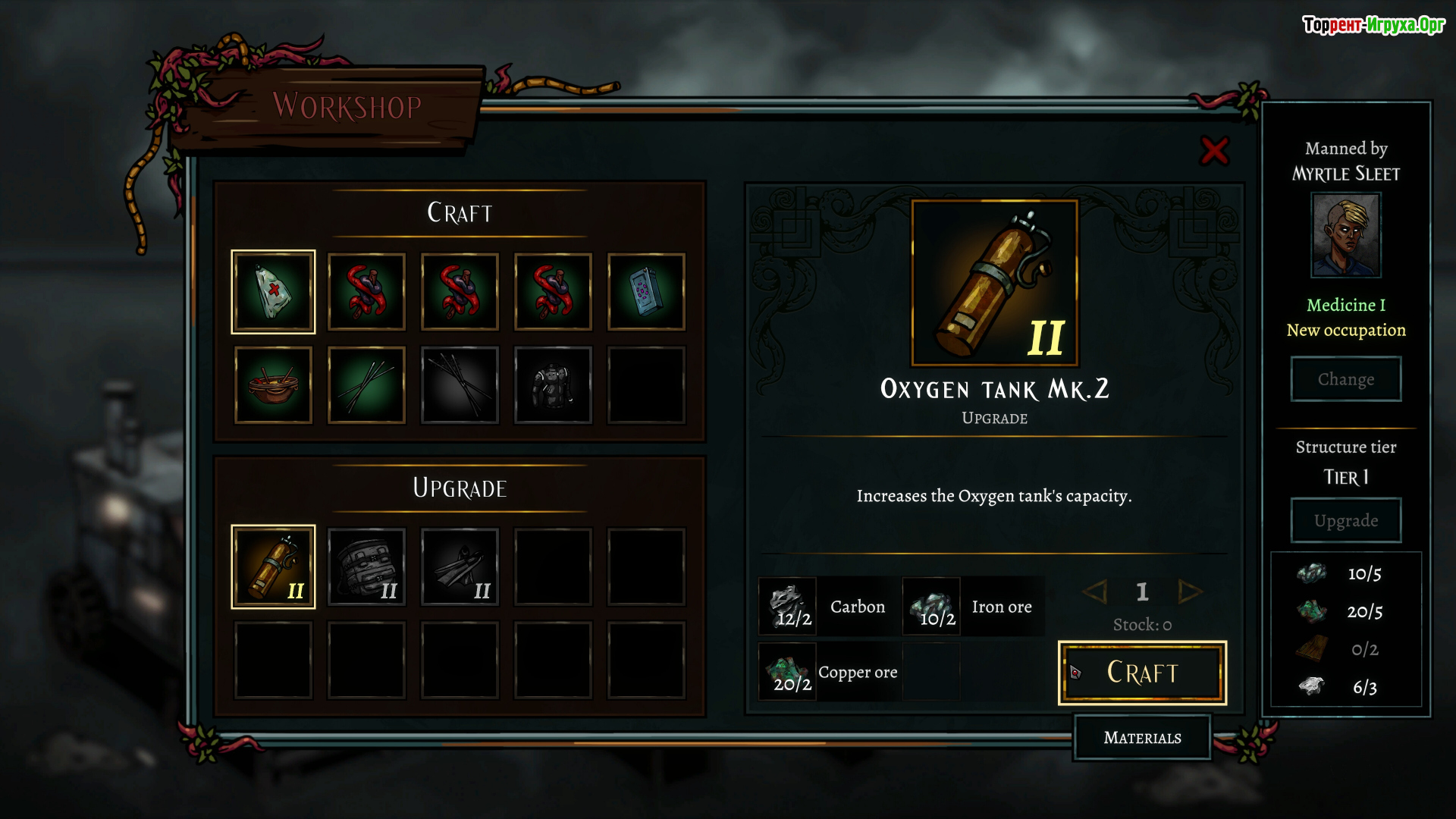Select the Carbon ingredient slot
The height and width of the screenshot is (819, 1456).
(789, 607)
